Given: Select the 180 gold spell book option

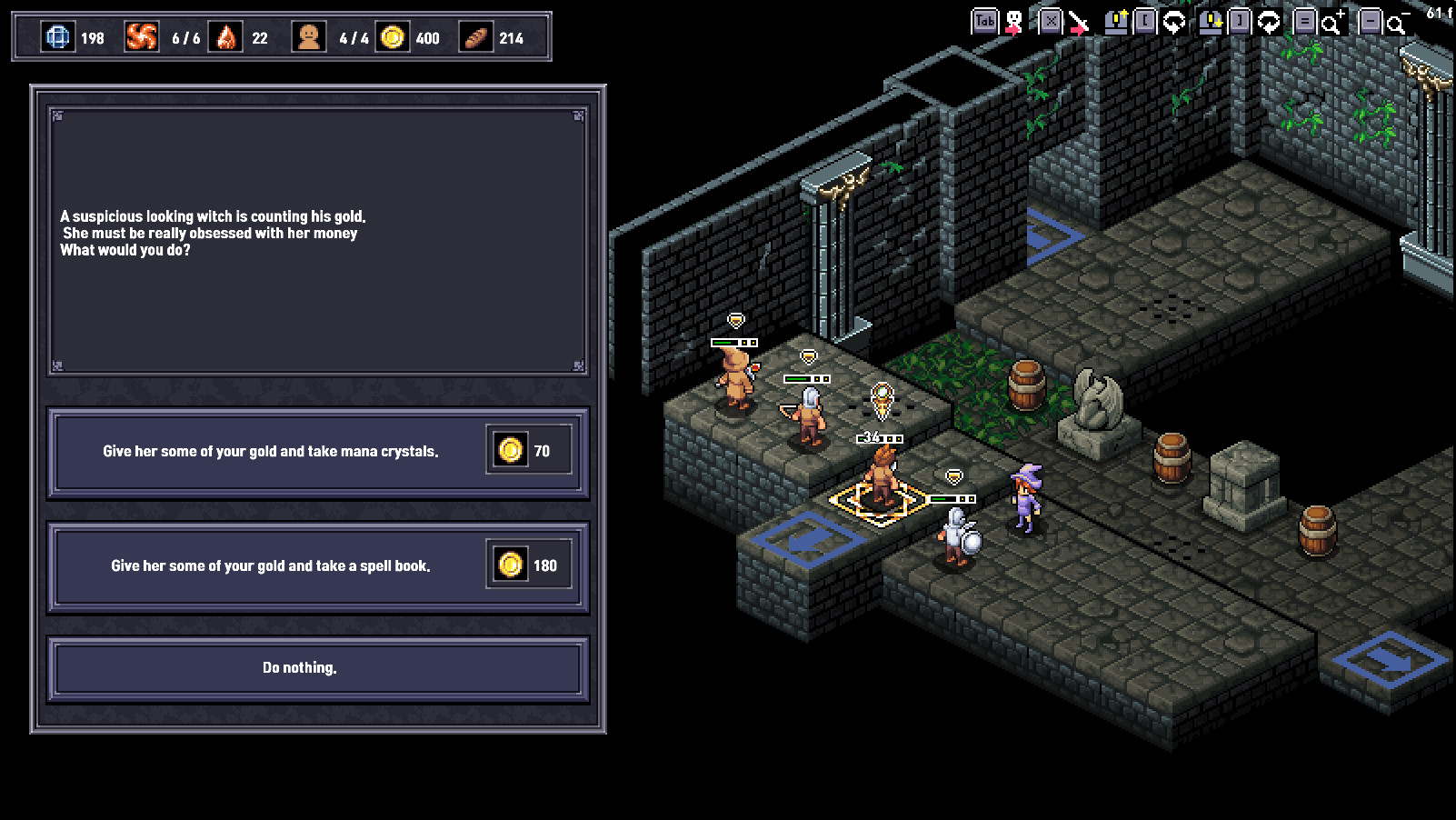Looking at the screenshot, I should [315, 565].
